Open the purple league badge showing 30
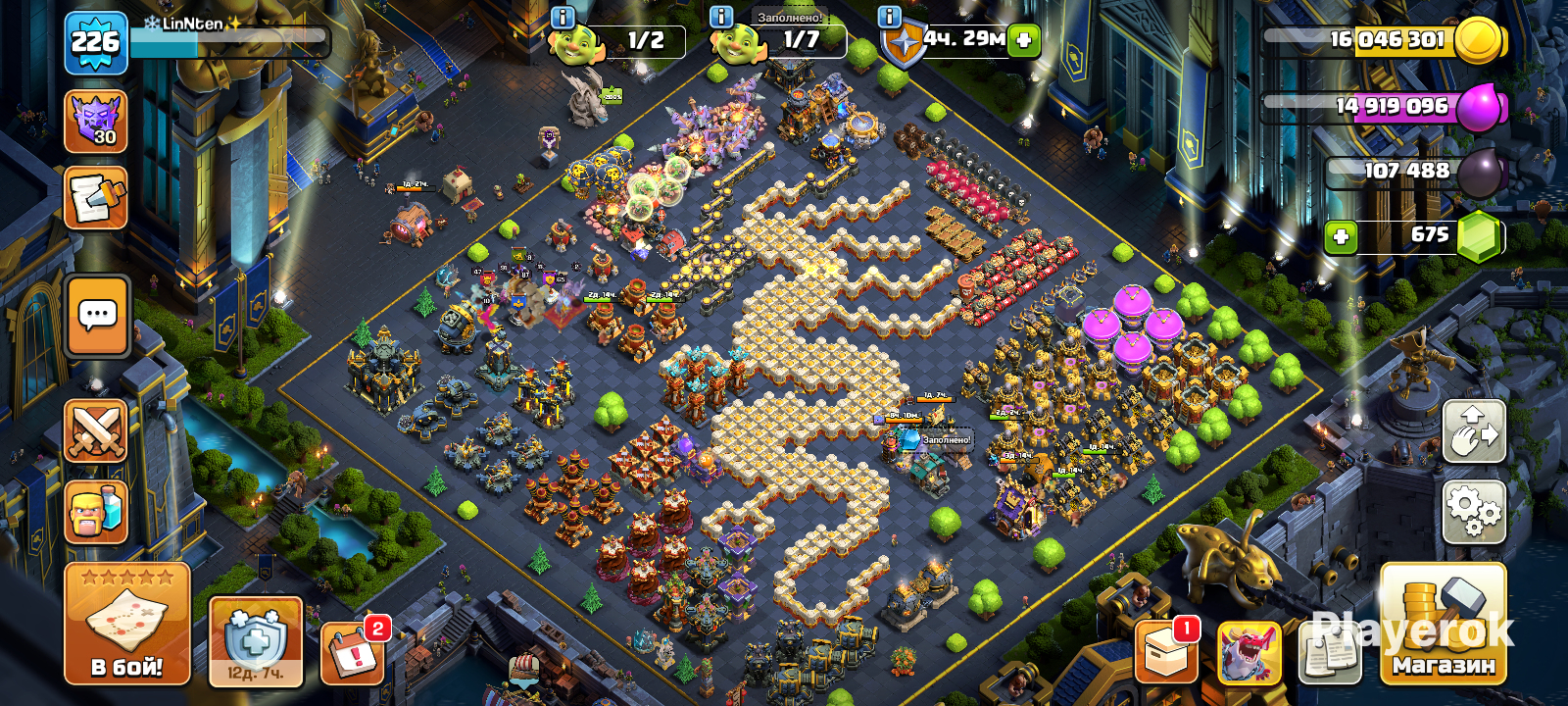 (96, 122)
